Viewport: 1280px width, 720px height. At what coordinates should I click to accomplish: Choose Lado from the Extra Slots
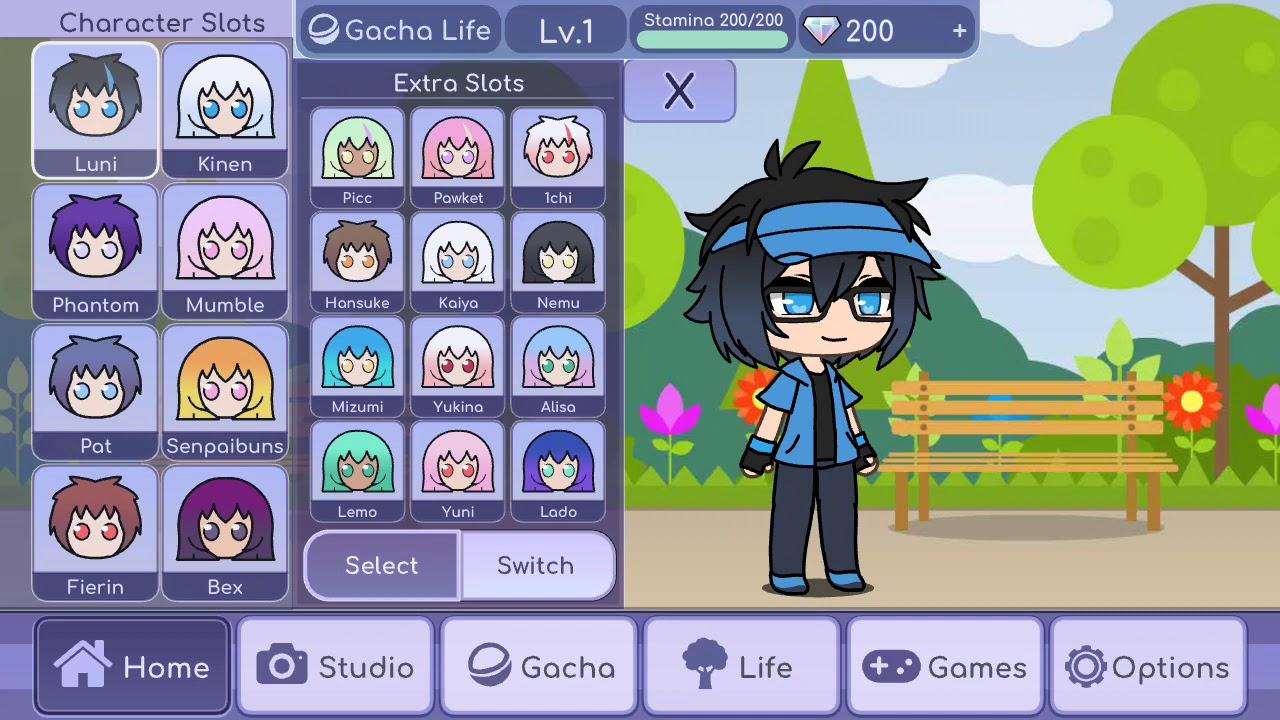(558, 470)
